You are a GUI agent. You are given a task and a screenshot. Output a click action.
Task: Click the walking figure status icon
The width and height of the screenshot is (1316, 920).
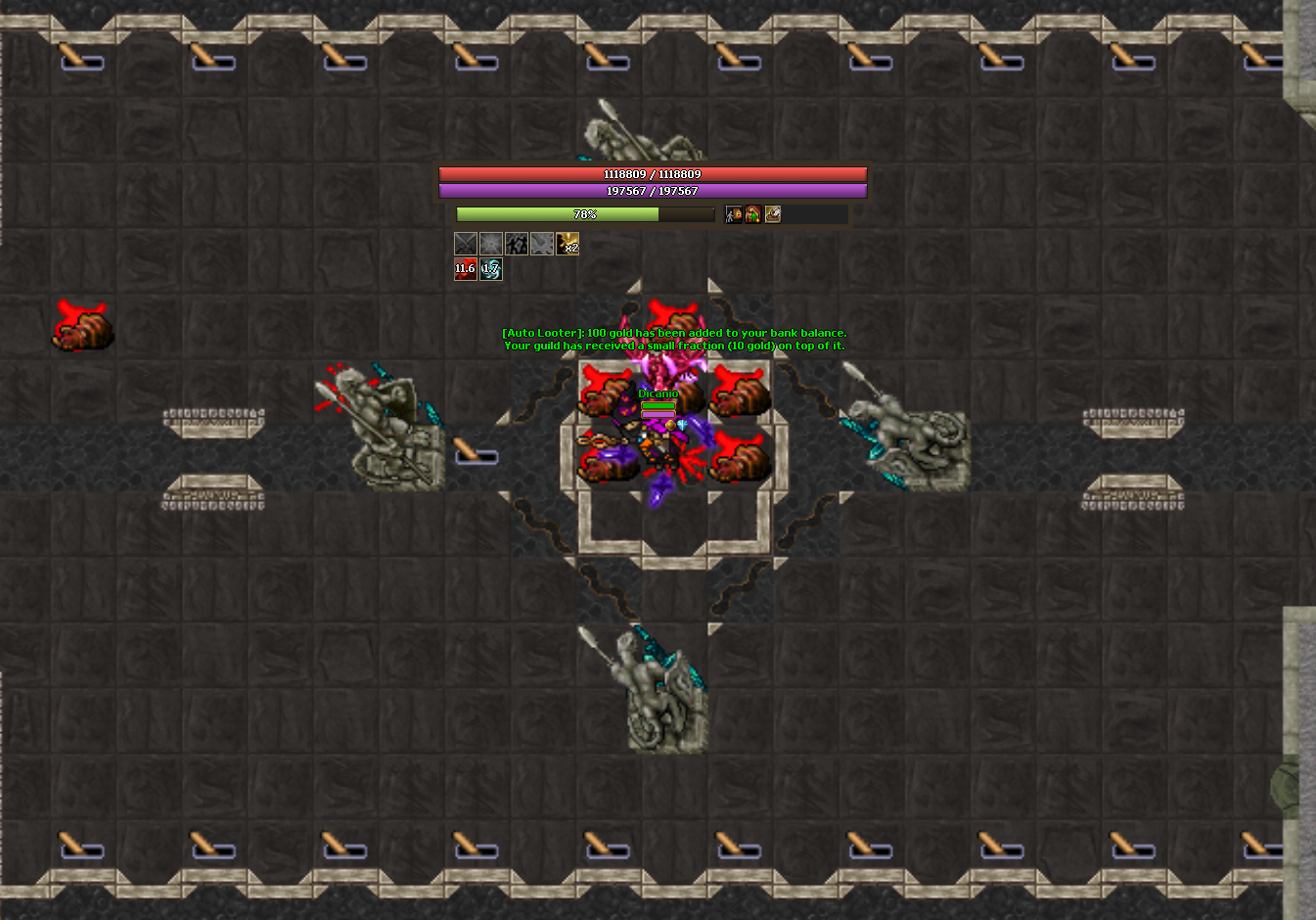734,214
